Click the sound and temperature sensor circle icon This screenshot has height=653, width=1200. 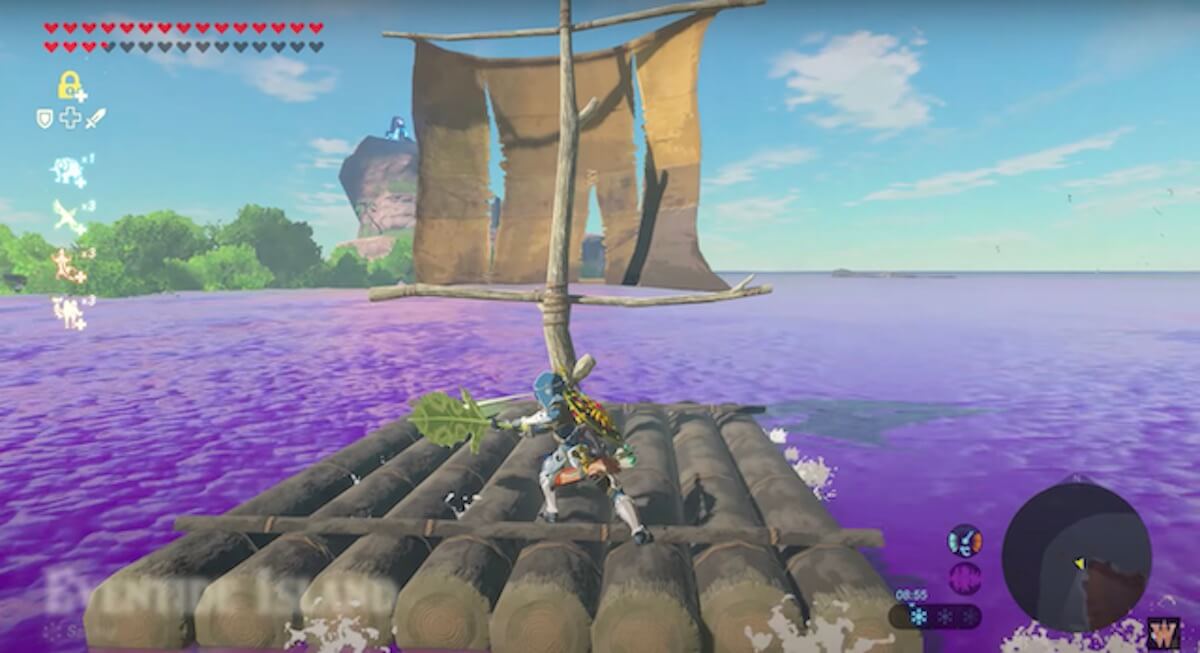click(x=965, y=541)
